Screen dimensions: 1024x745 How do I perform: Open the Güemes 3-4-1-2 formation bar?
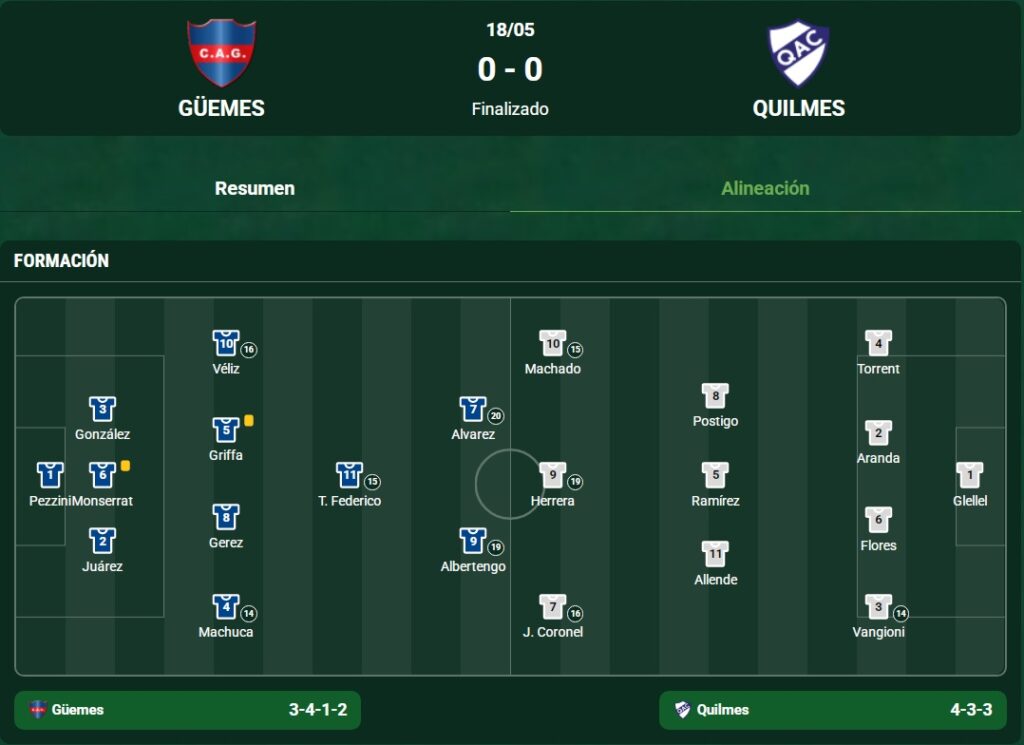pos(188,710)
